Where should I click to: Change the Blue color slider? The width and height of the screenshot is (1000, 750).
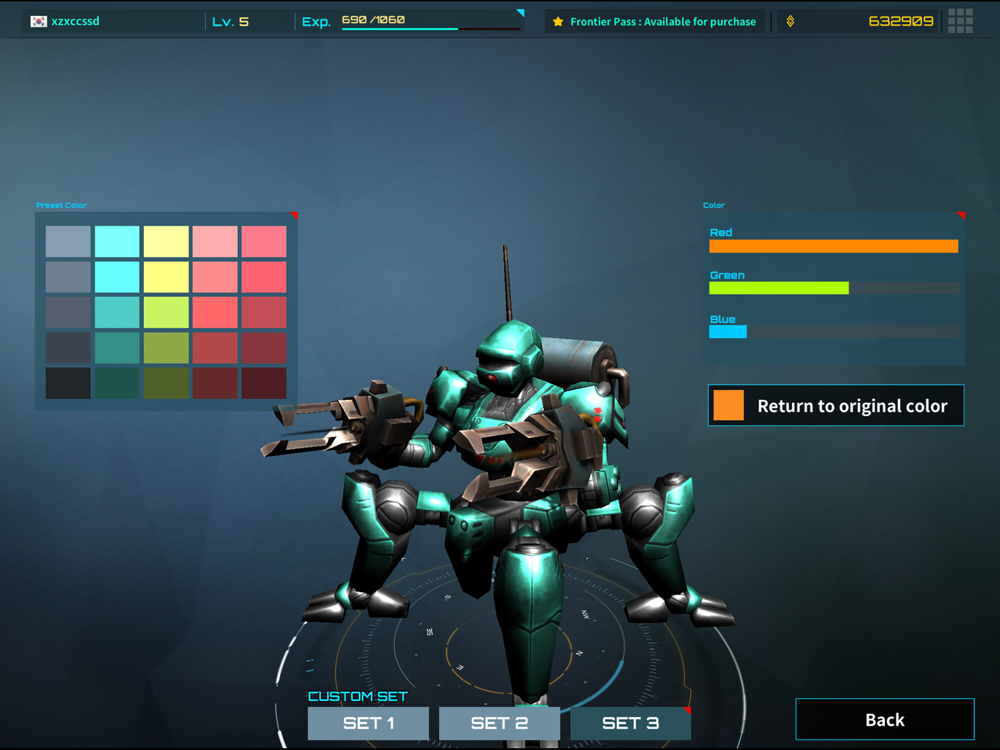tap(833, 332)
